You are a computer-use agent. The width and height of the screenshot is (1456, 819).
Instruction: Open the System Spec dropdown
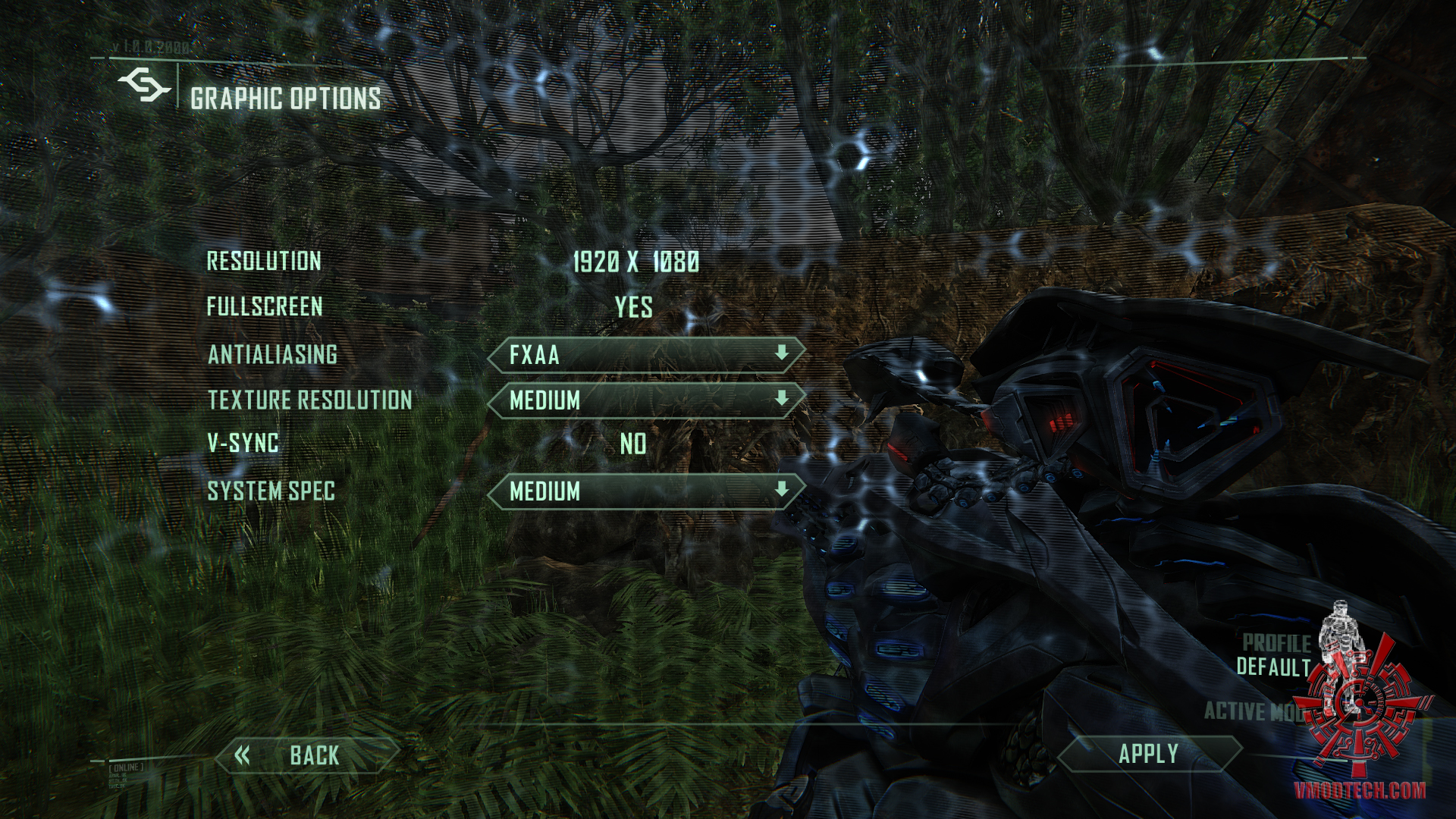[x=646, y=491]
